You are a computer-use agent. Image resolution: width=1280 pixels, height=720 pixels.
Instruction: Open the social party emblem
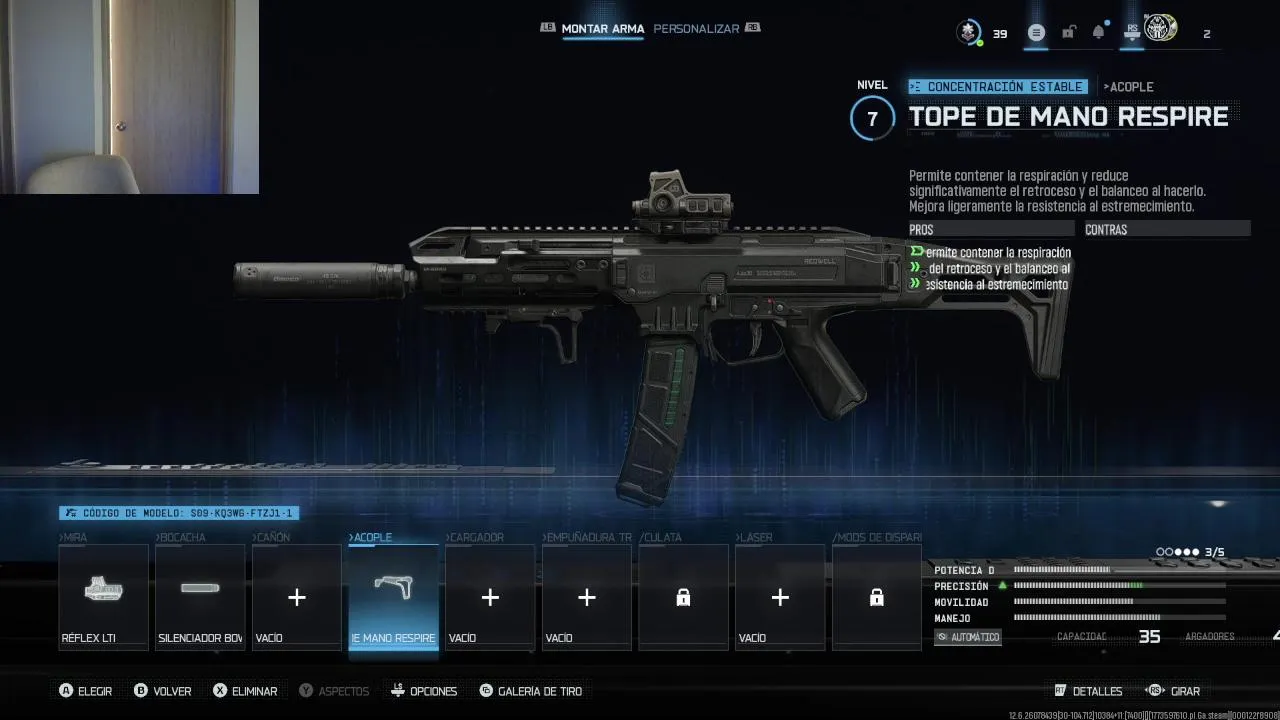pyautogui.click(x=1160, y=29)
